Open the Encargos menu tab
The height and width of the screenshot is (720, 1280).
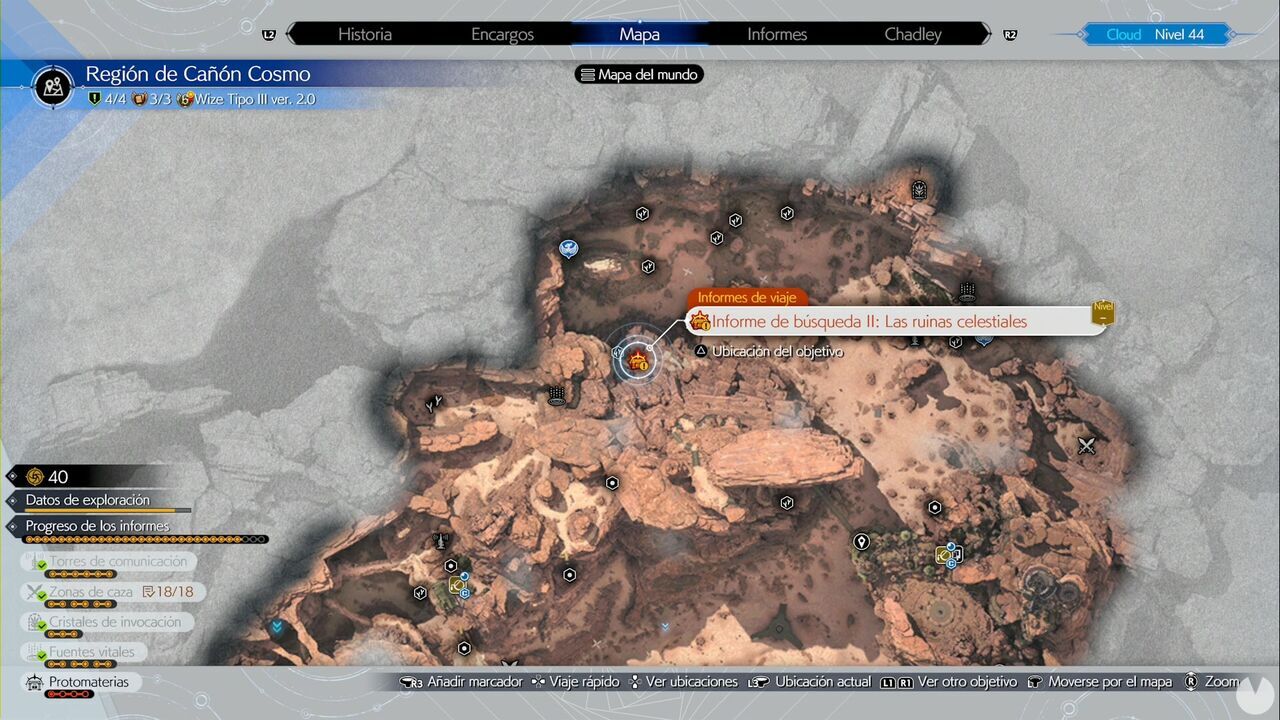[x=502, y=34]
